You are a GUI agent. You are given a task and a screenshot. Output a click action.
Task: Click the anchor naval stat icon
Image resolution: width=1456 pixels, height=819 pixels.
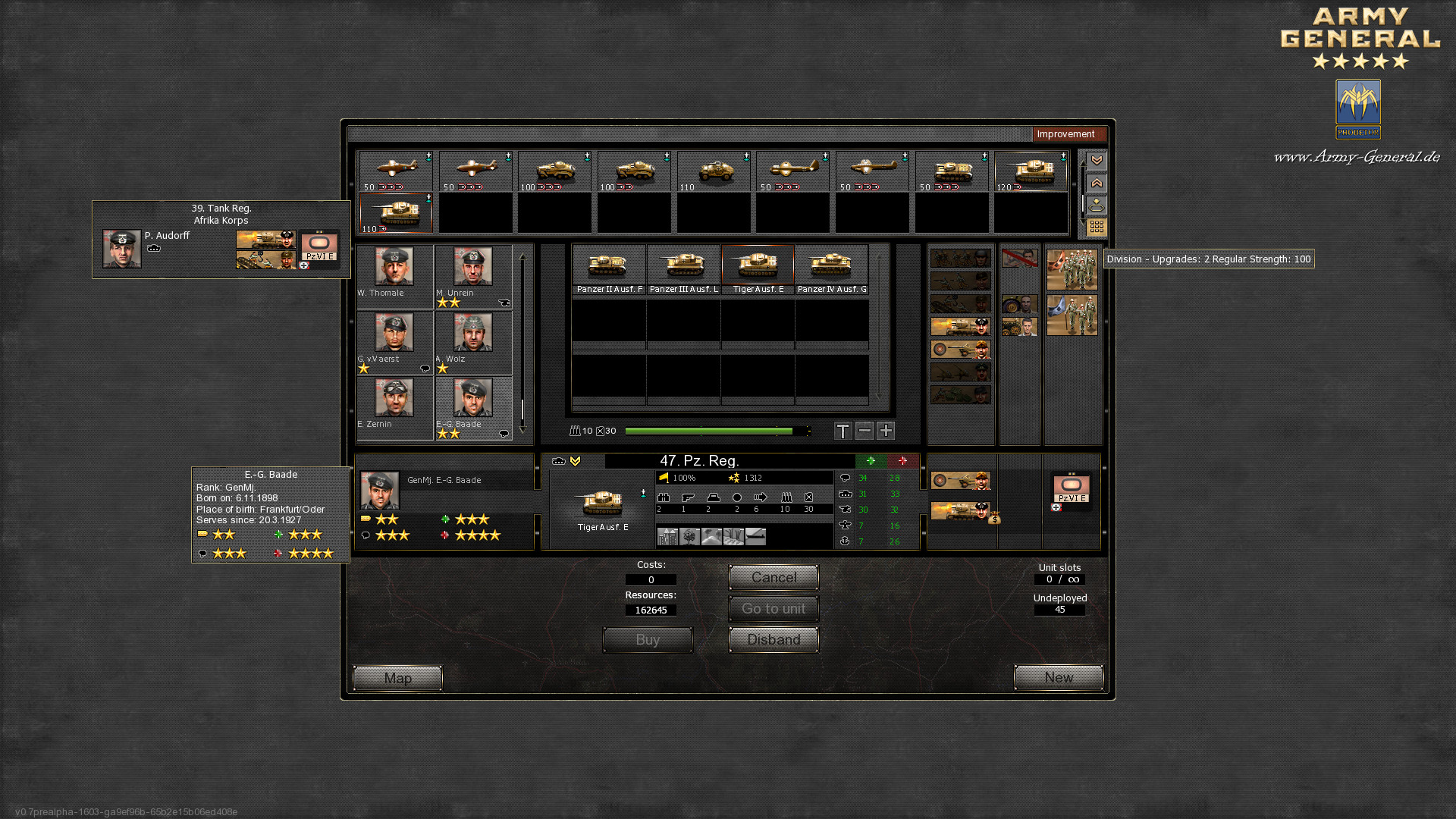coord(844,541)
